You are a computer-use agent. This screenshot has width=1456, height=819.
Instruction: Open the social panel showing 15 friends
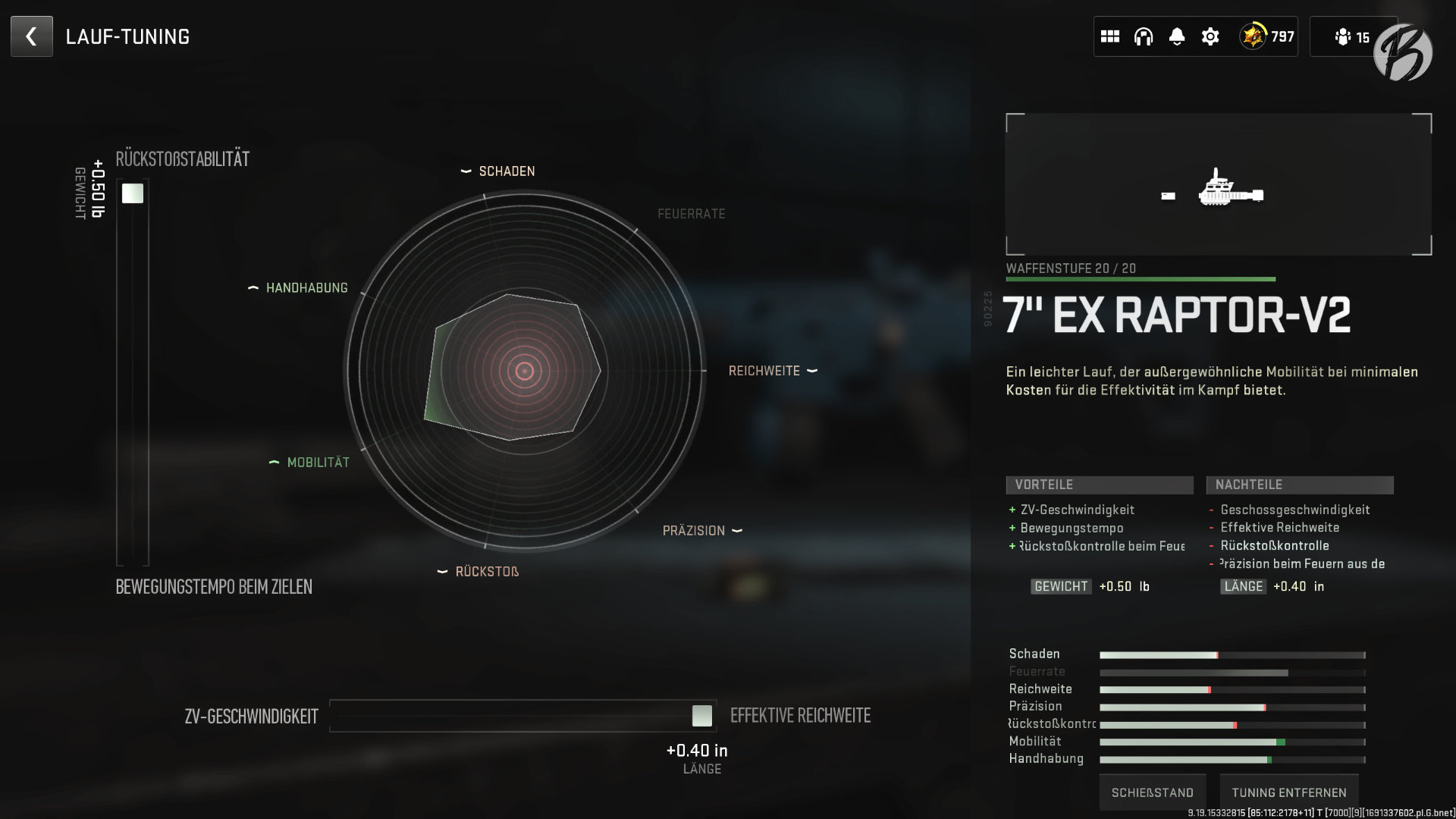point(1354,36)
